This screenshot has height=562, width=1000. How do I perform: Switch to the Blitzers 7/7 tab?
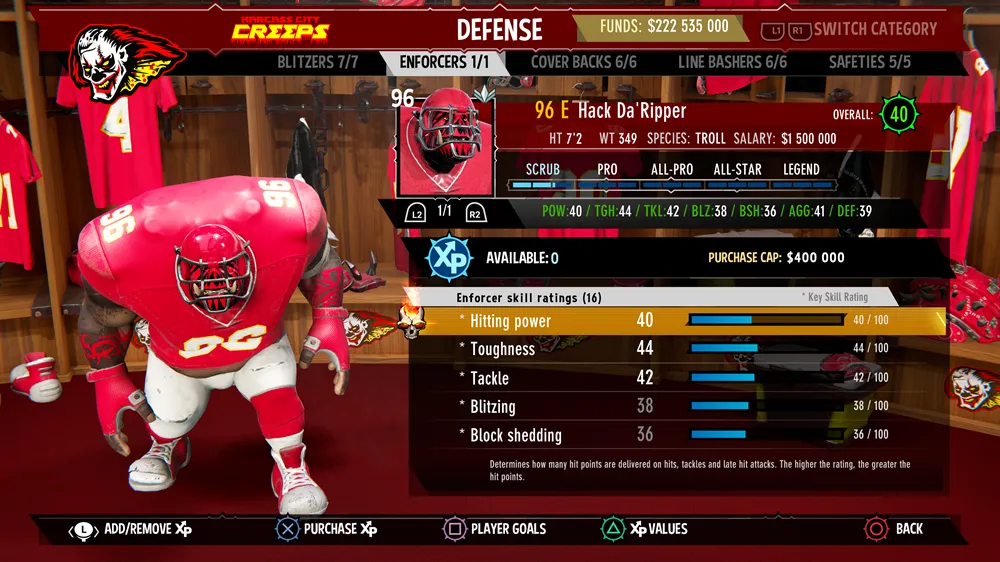point(317,62)
